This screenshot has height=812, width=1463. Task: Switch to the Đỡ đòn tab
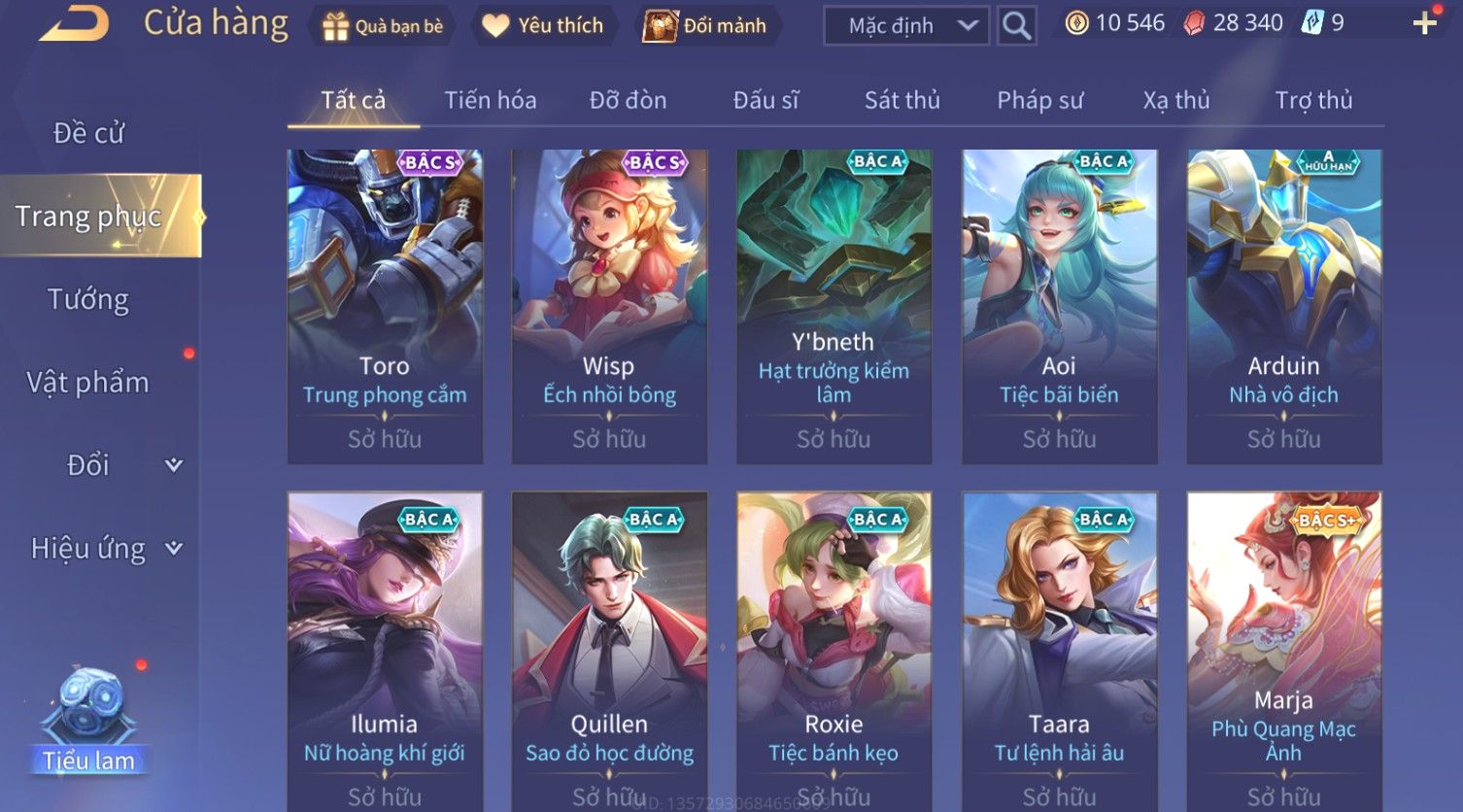pos(628,100)
